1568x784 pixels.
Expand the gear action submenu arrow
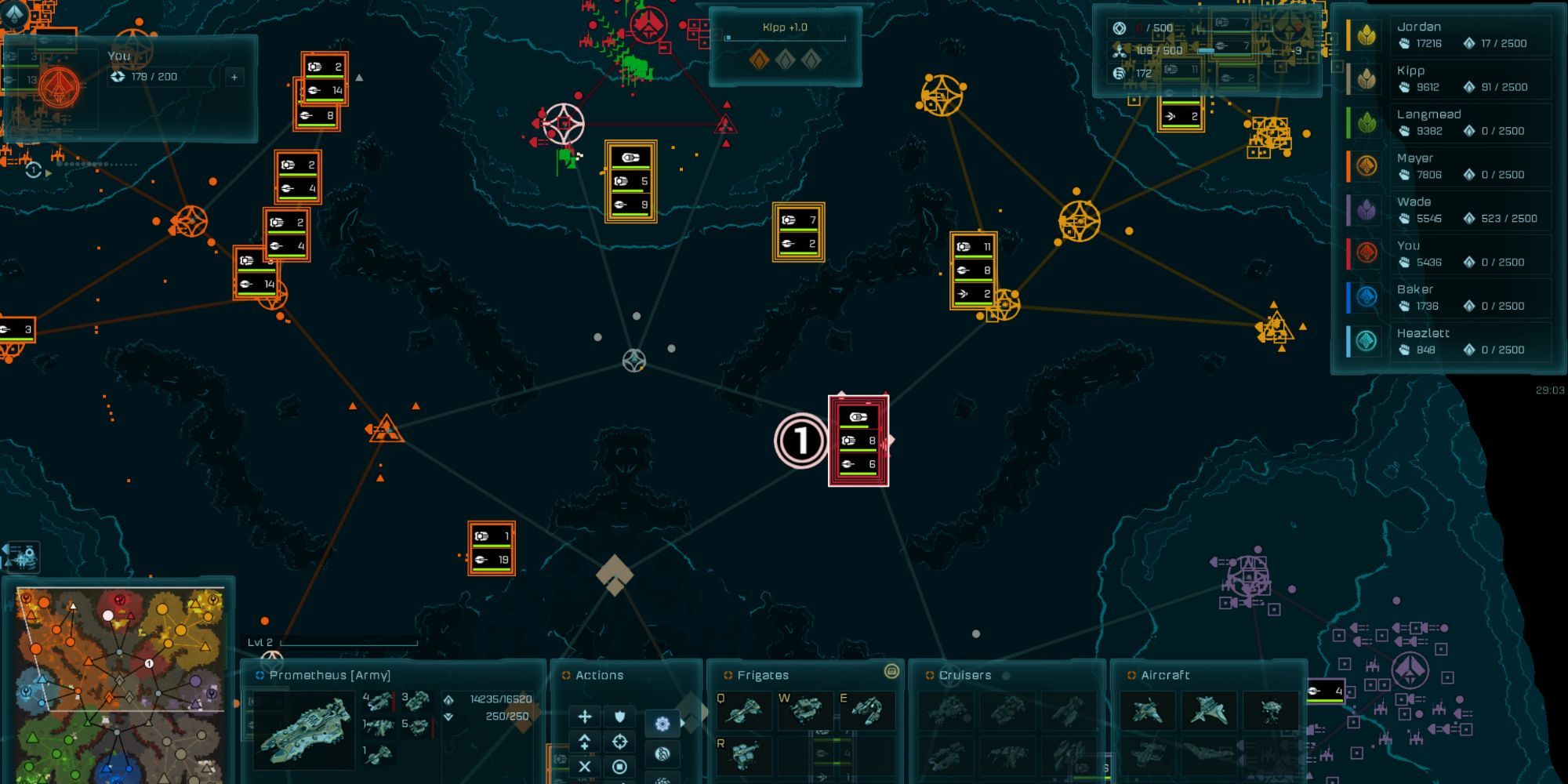684,721
